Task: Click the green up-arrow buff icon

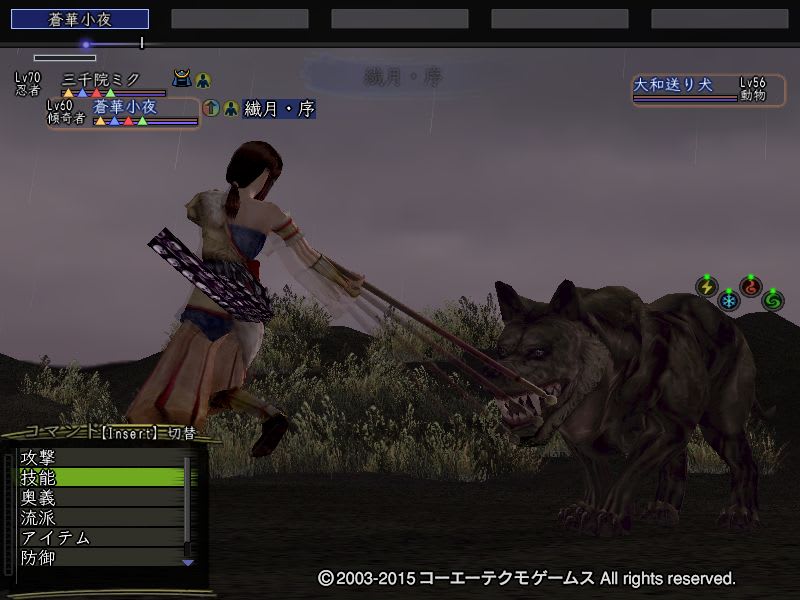Action: 211,108
